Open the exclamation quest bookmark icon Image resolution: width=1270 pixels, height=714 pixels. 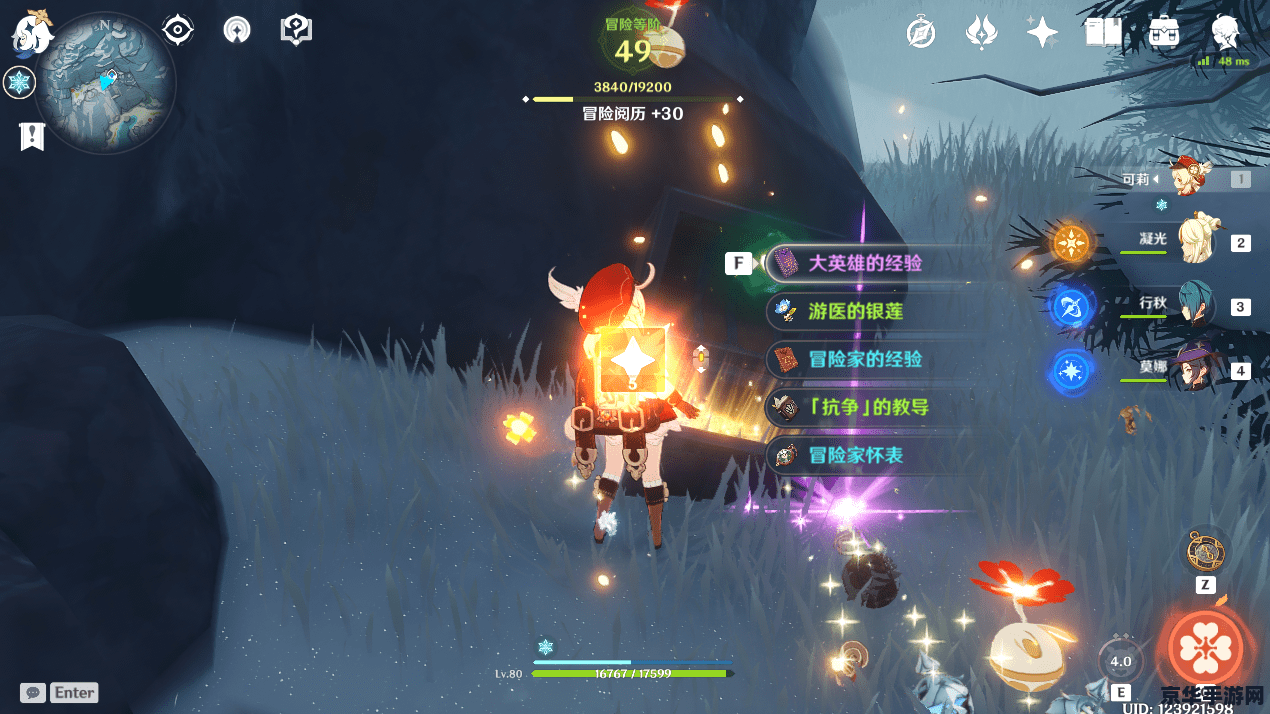click(x=32, y=135)
